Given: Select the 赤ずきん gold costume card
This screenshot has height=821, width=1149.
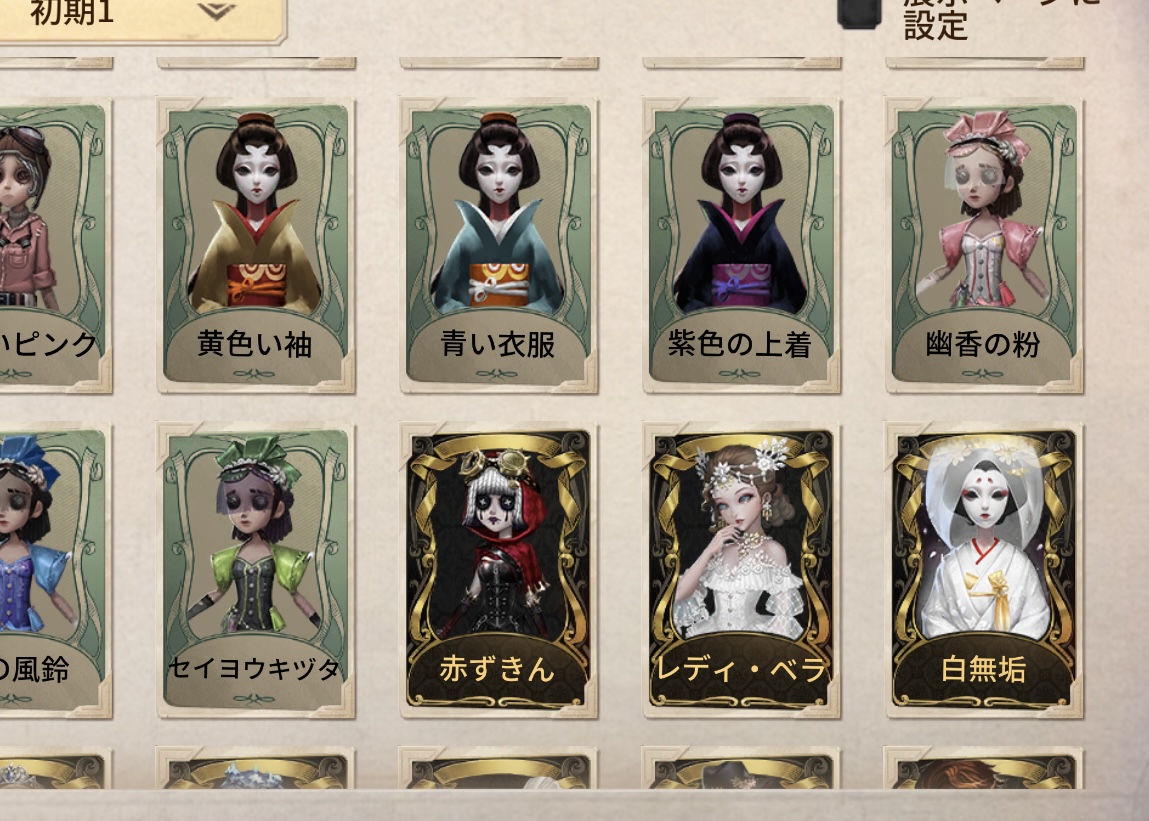Looking at the screenshot, I should [498, 569].
